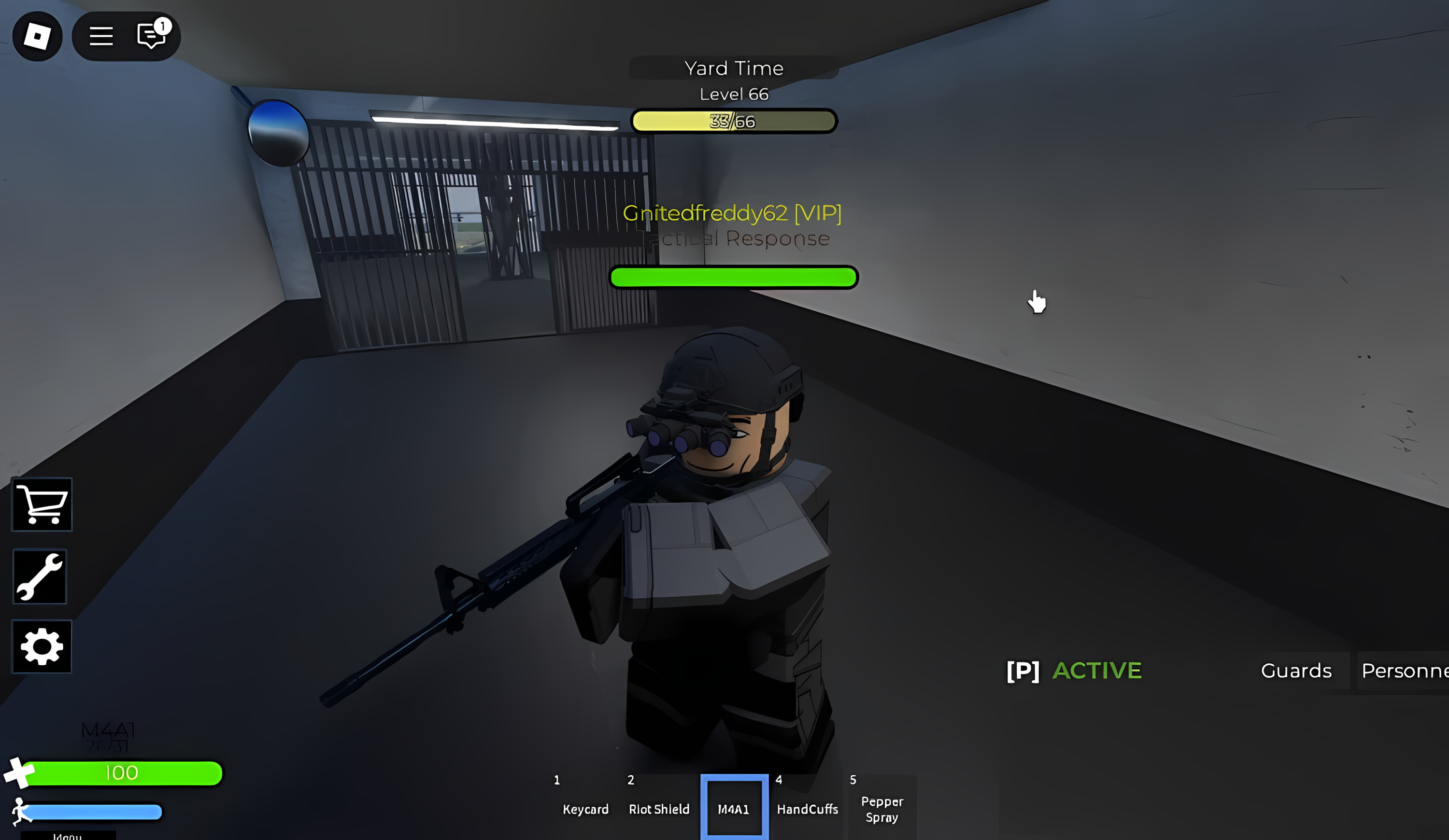Image resolution: width=1449 pixels, height=840 pixels.
Task: Open chat with the unread notification
Action: [x=150, y=36]
